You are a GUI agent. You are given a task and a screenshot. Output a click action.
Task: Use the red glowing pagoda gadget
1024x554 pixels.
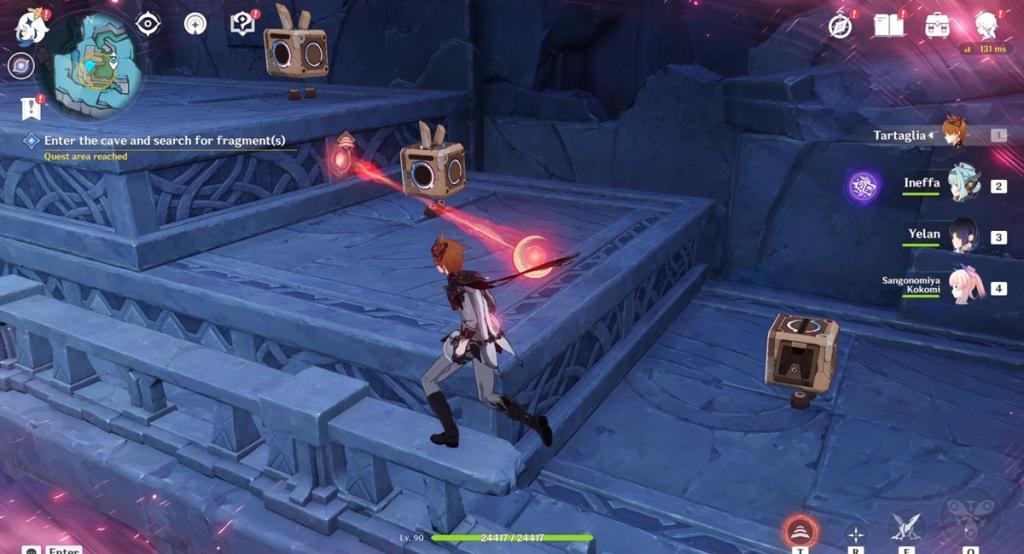[x=798, y=531]
